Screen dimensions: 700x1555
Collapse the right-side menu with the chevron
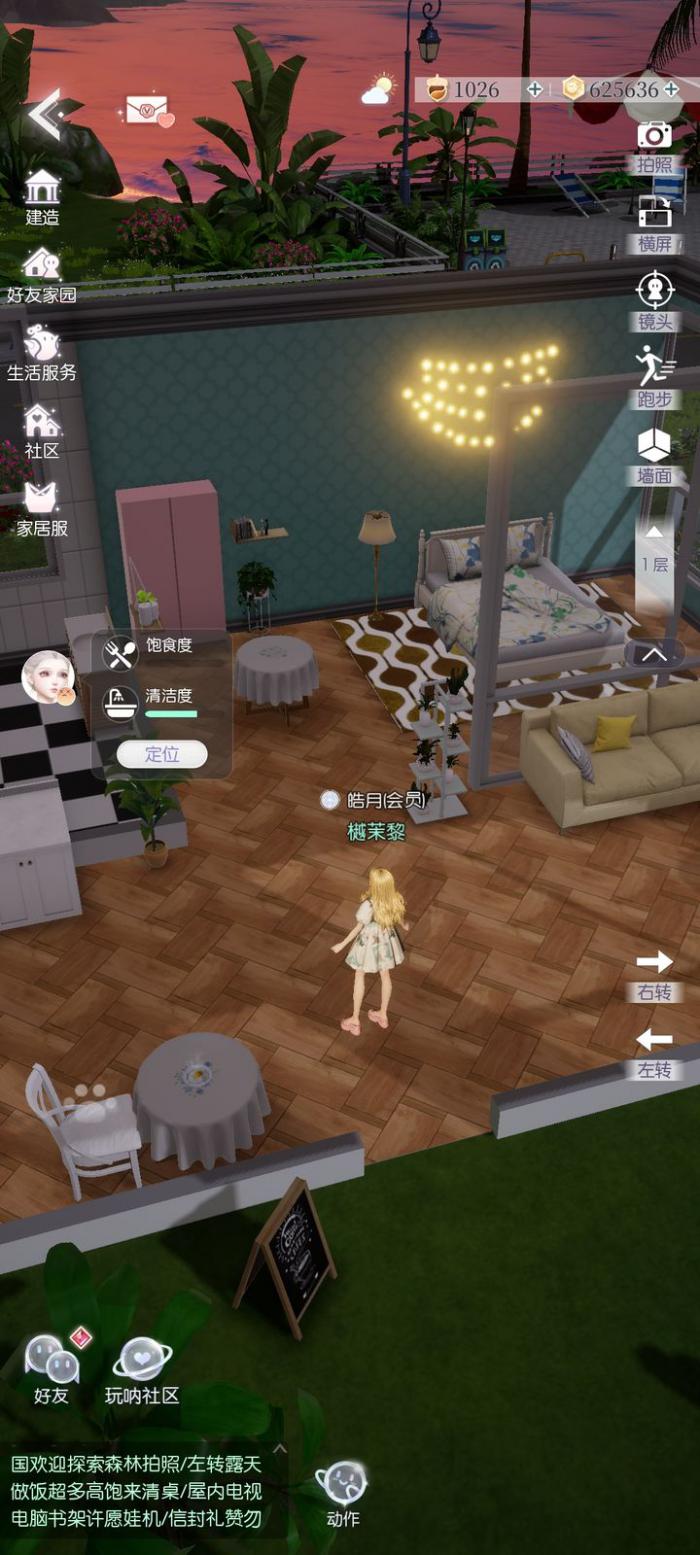click(x=655, y=653)
